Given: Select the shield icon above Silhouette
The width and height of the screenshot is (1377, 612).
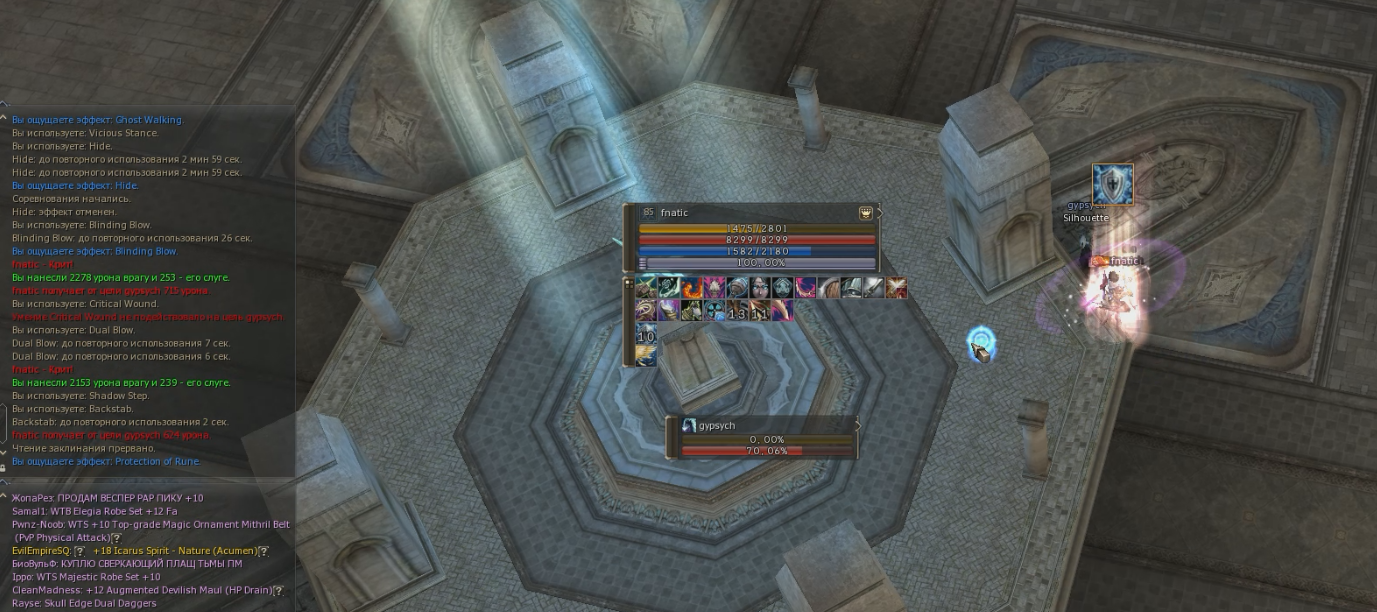Looking at the screenshot, I should [1112, 185].
